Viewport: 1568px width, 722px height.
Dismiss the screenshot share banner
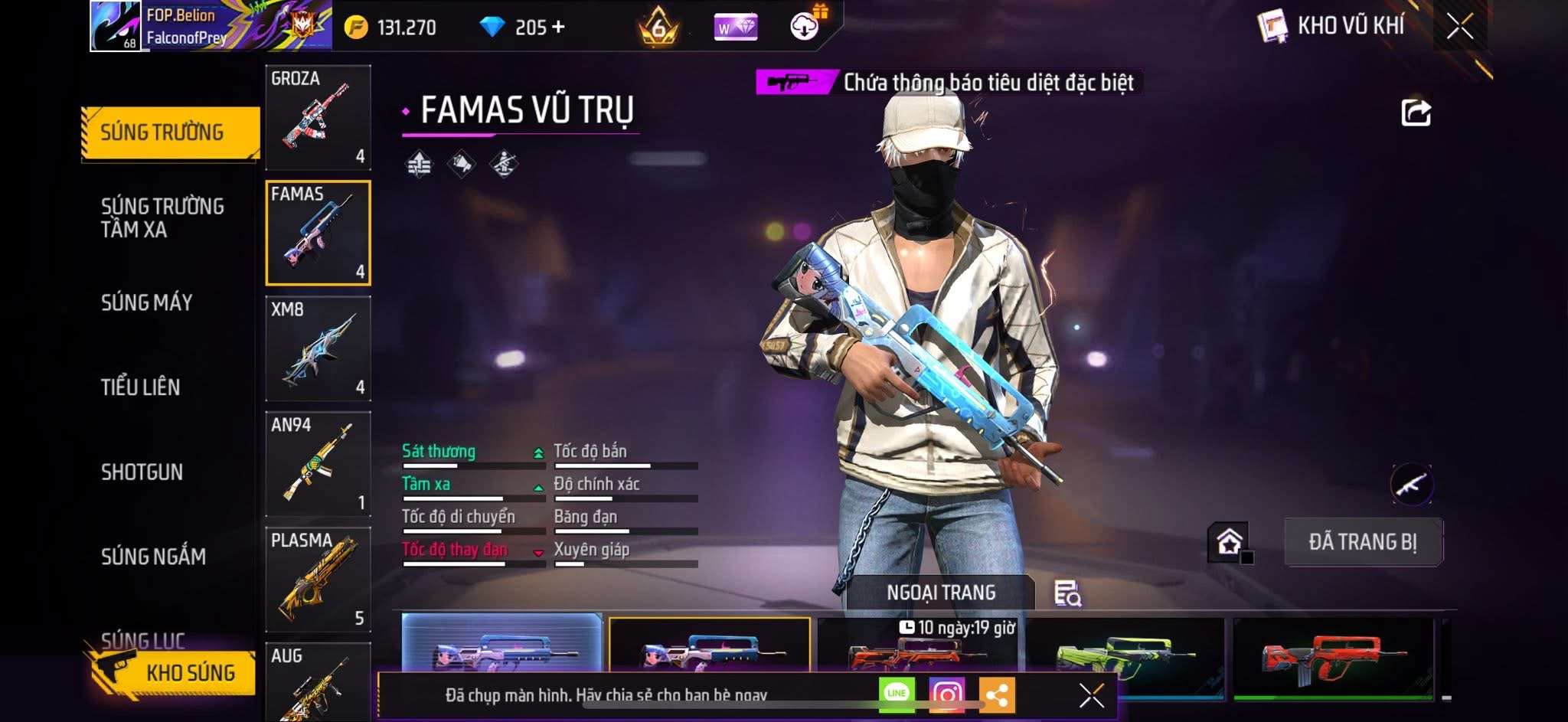(1091, 695)
